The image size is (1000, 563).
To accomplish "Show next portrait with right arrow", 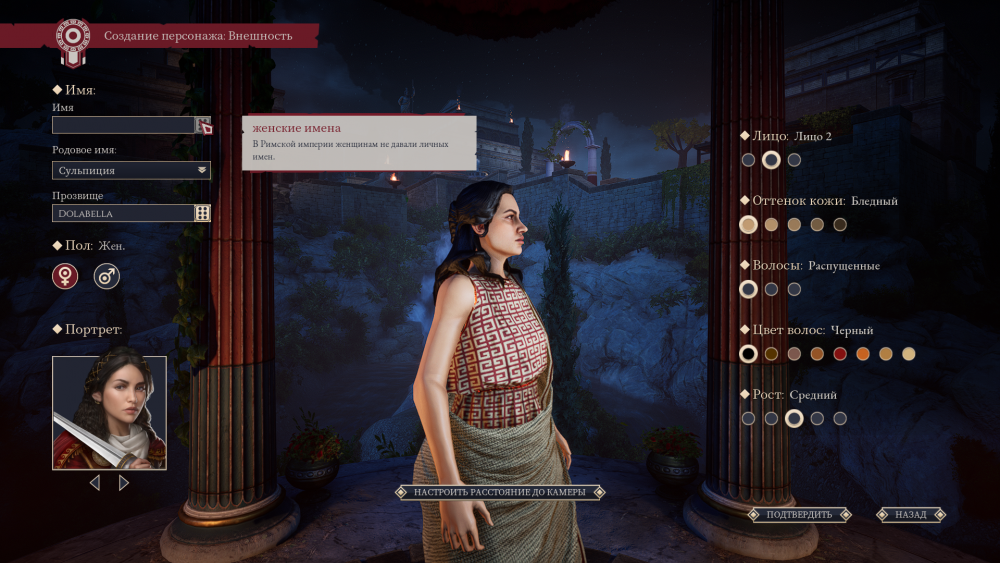I will coord(124,483).
